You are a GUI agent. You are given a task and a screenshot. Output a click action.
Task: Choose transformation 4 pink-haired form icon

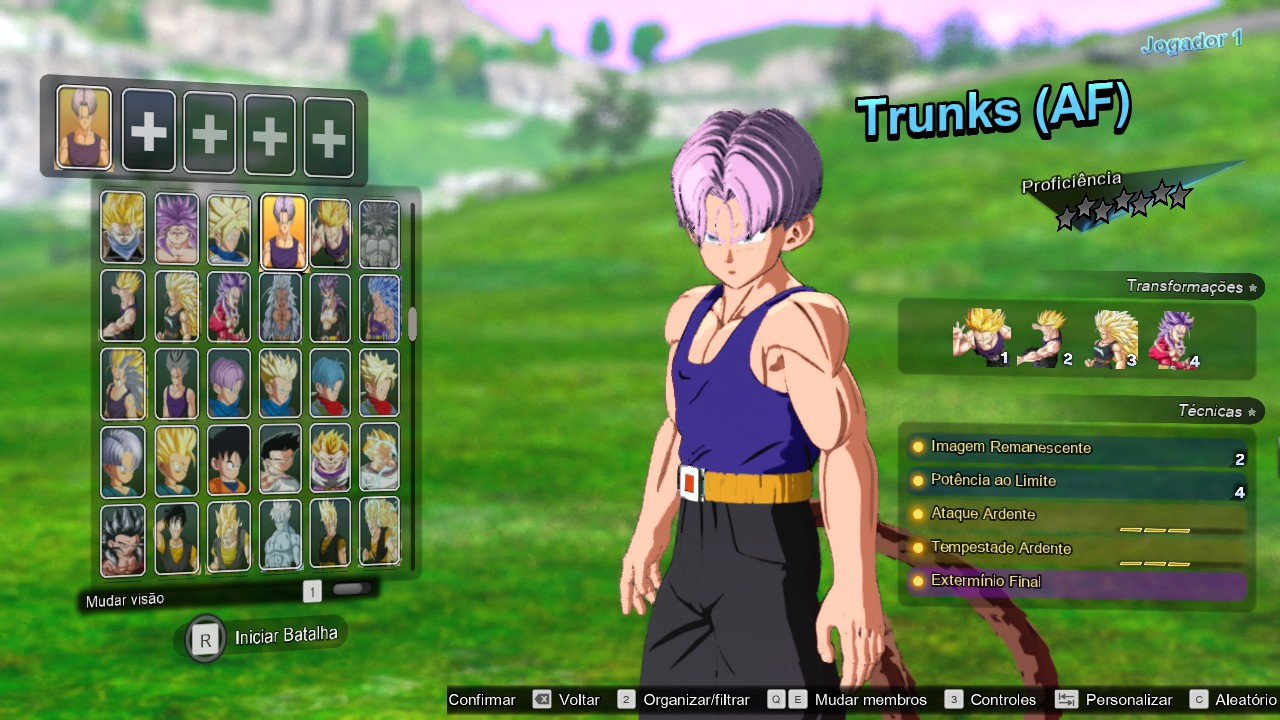[1180, 335]
